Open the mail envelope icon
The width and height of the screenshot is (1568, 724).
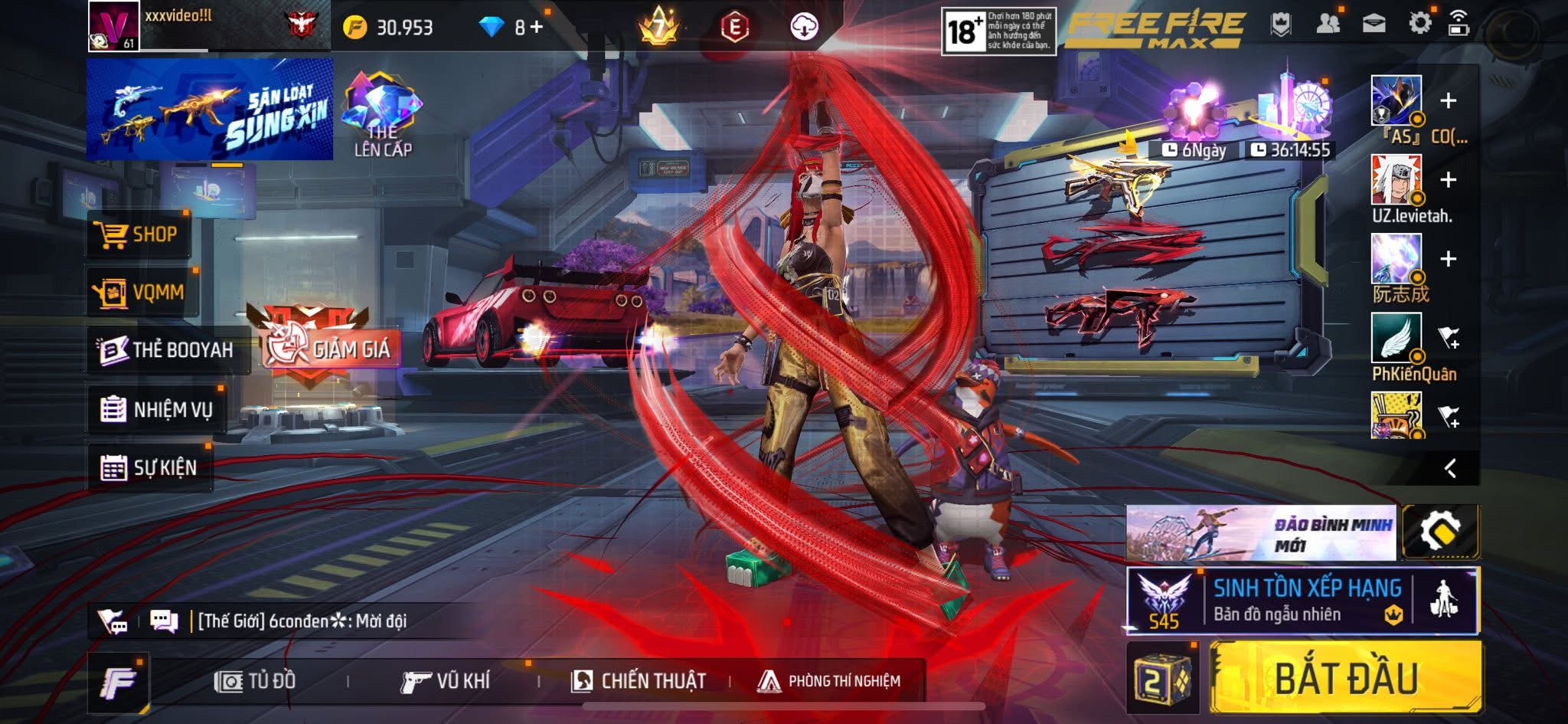pyautogui.click(x=1374, y=24)
